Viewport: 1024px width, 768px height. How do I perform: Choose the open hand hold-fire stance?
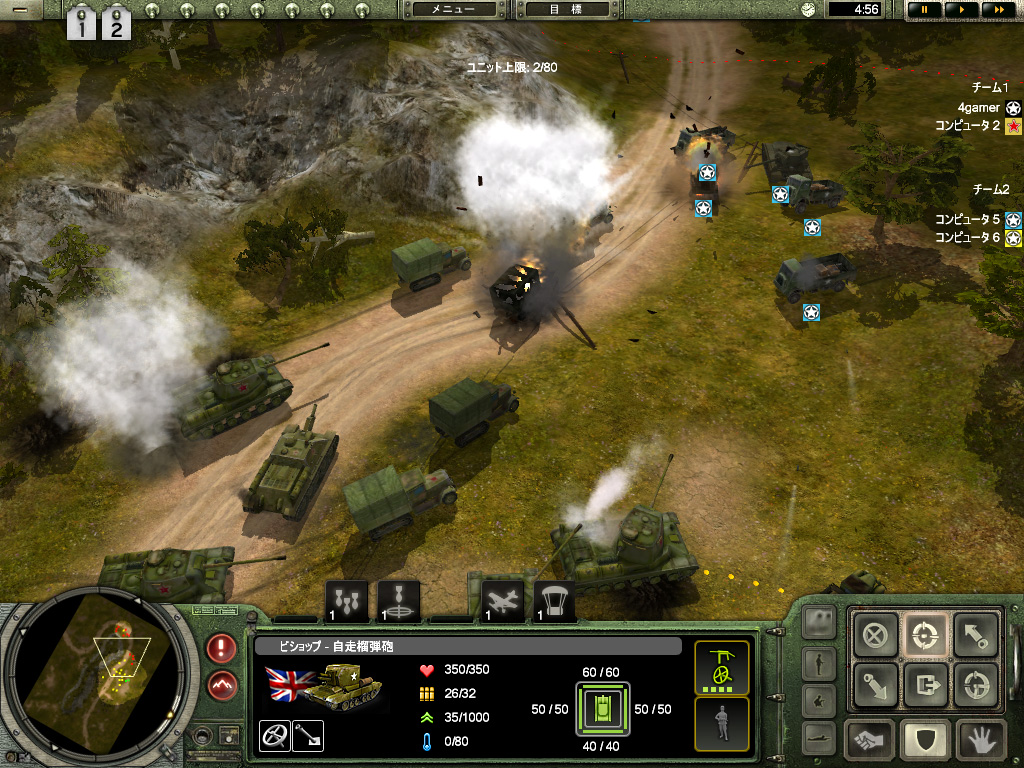click(979, 740)
